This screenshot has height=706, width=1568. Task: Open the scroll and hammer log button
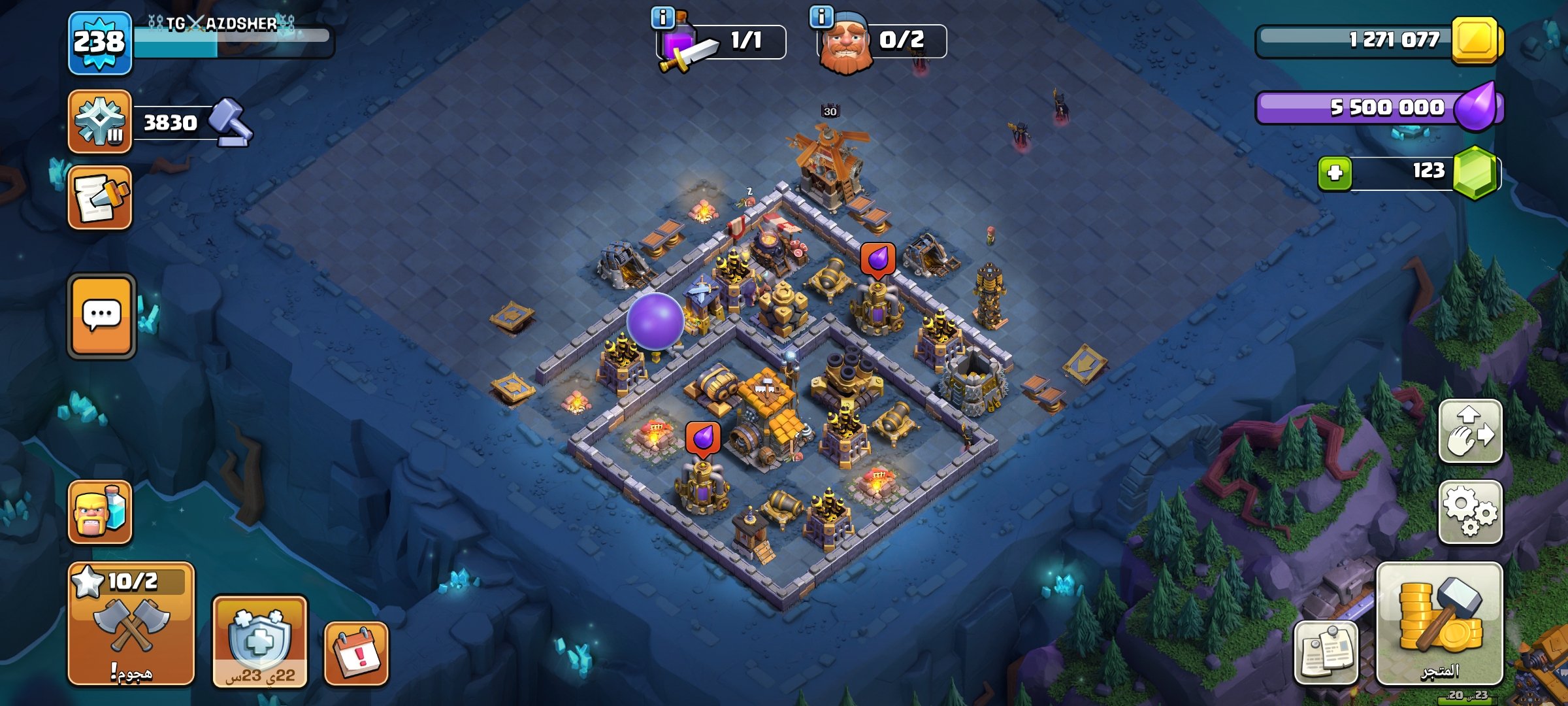point(99,198)
